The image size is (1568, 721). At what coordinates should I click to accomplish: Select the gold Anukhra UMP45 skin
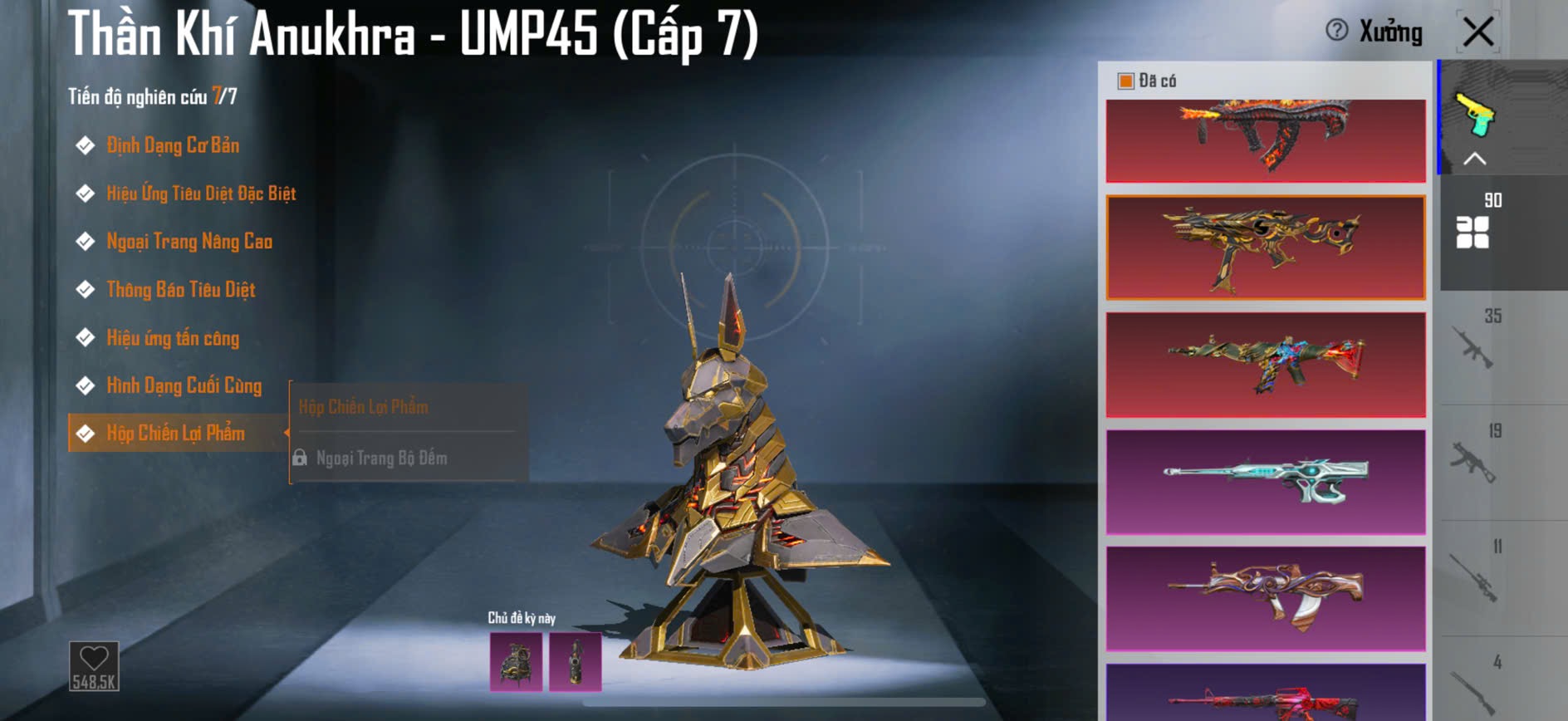click(1266, 248)
